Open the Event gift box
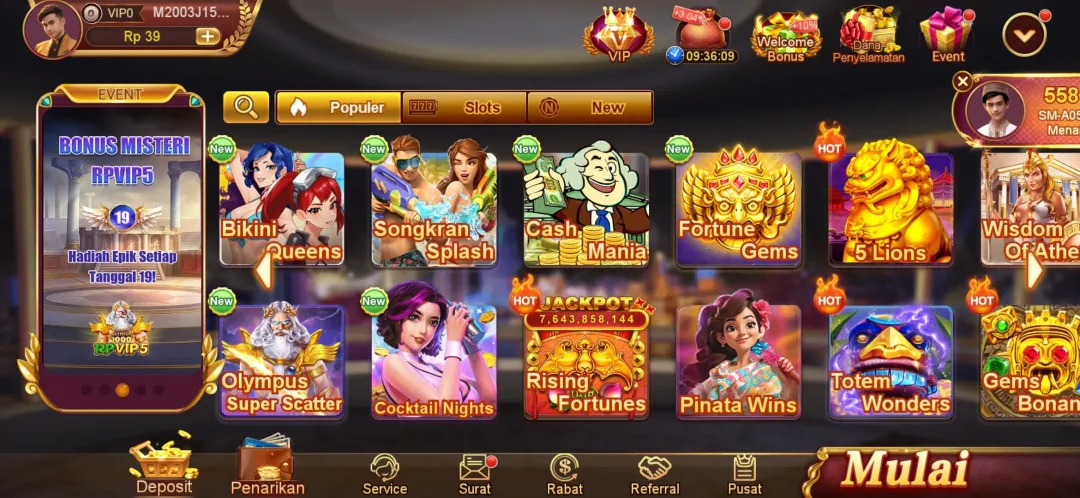This screenshot has width=1080, height=498. click(947, 35)
